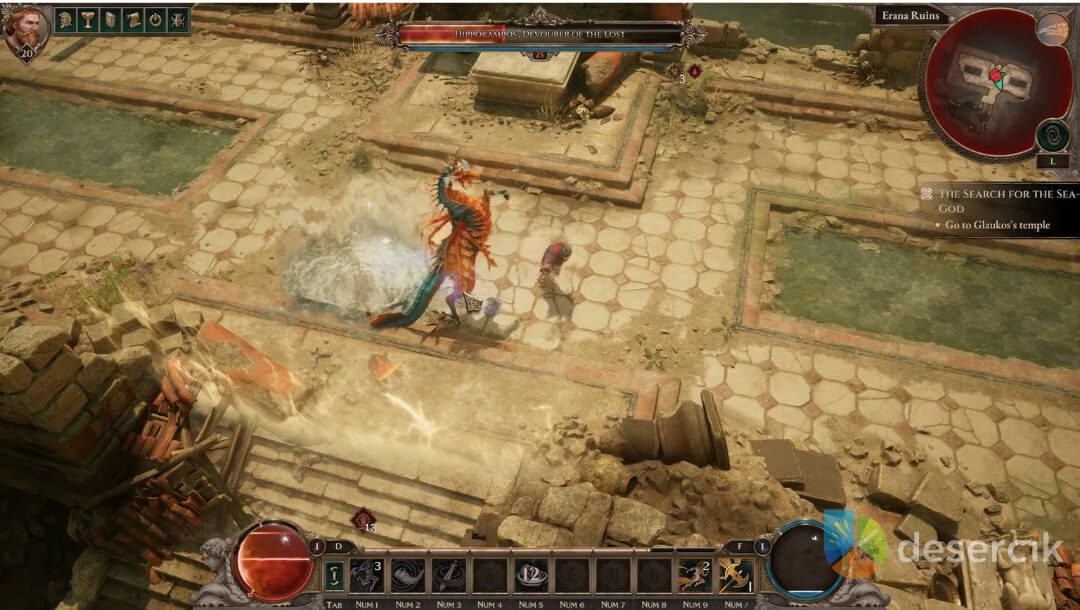This screenshot has height=610, width=1080.
Task: Open the book journal icon
Action: click(110, 20)
